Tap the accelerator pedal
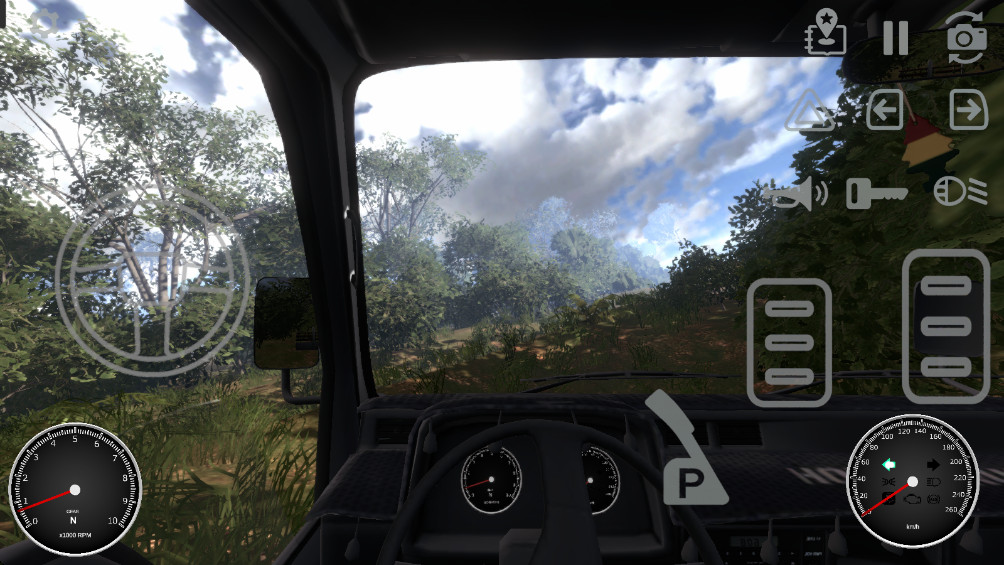 pyautogui.click(x=945, y=325)
